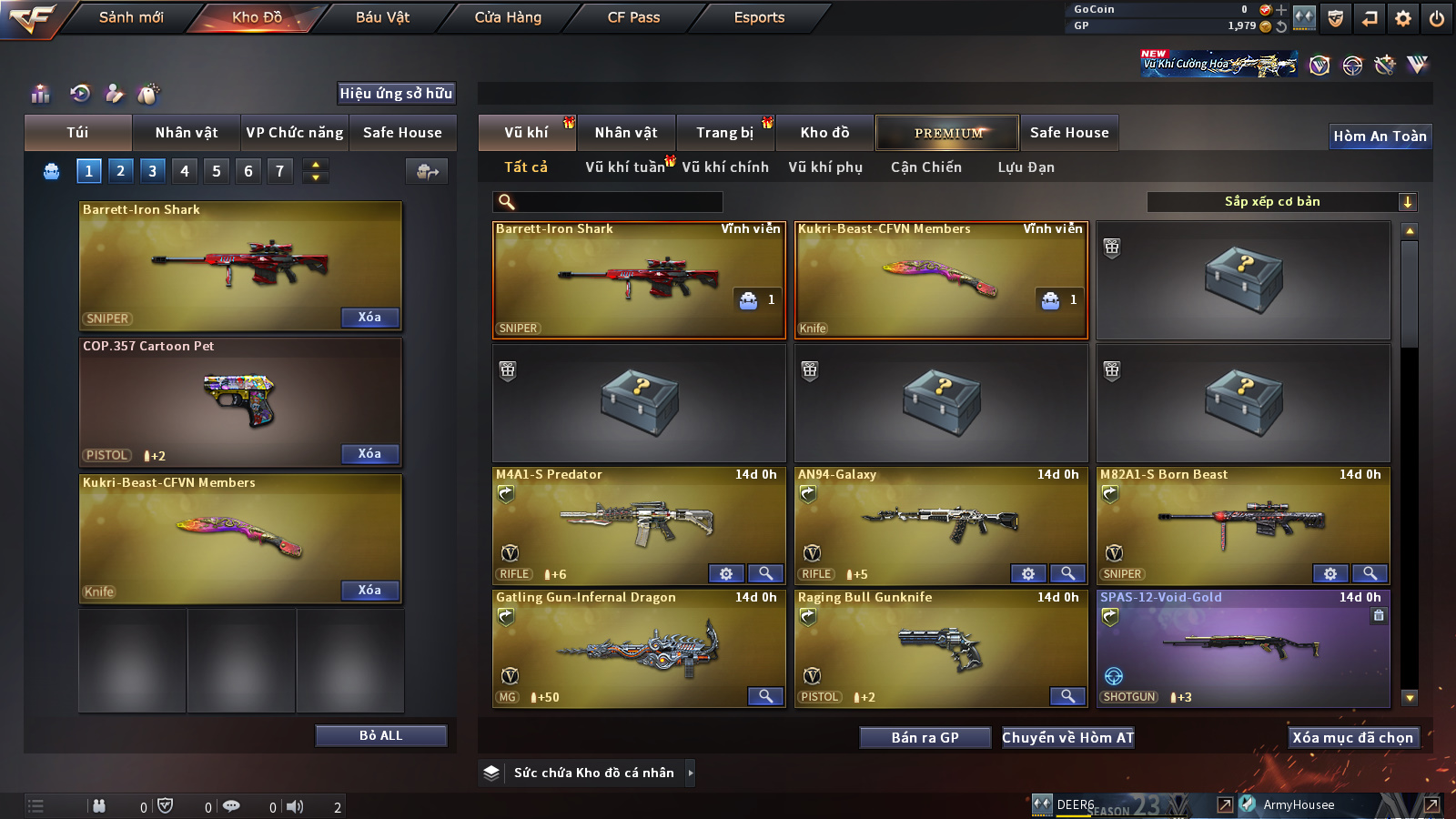
Task: Click the power exit button
Action: click(x=1437, y=18)
